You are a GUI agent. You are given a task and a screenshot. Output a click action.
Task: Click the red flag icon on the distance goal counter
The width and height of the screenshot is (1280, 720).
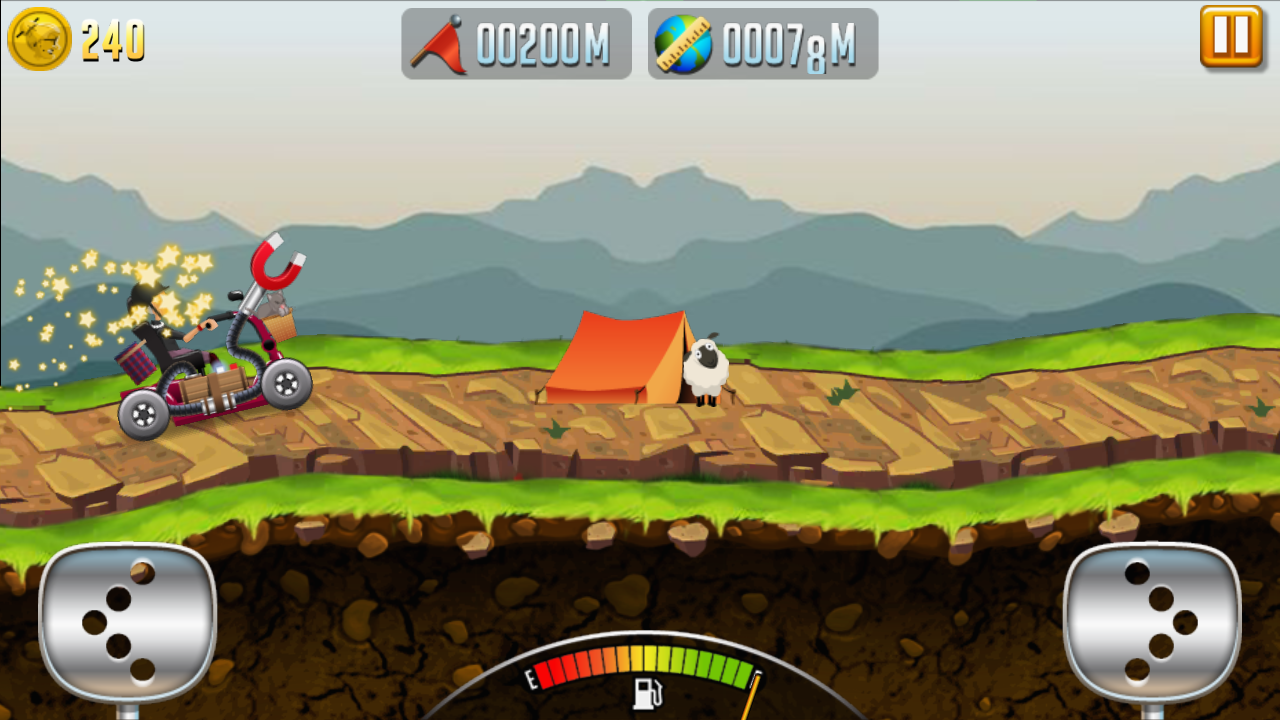coord(441,42)
